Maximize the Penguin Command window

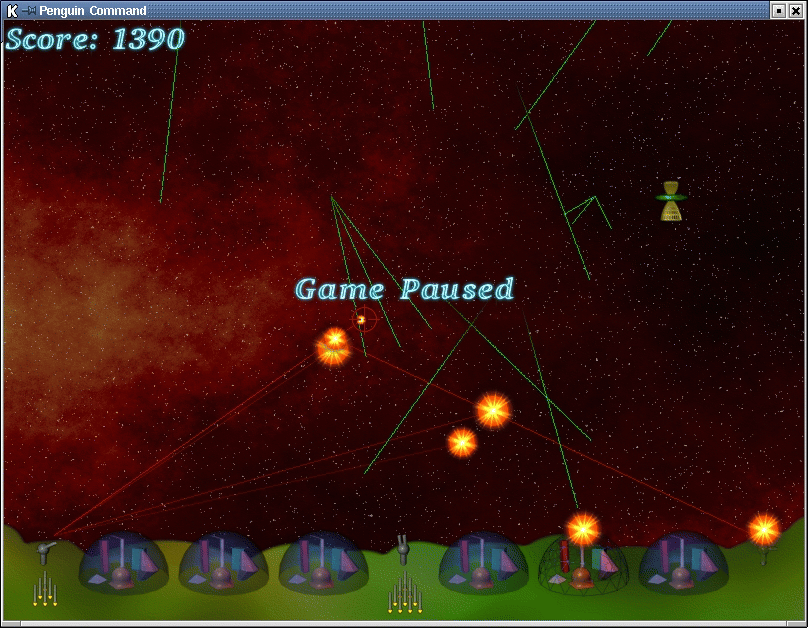click(x=779, y=10)
